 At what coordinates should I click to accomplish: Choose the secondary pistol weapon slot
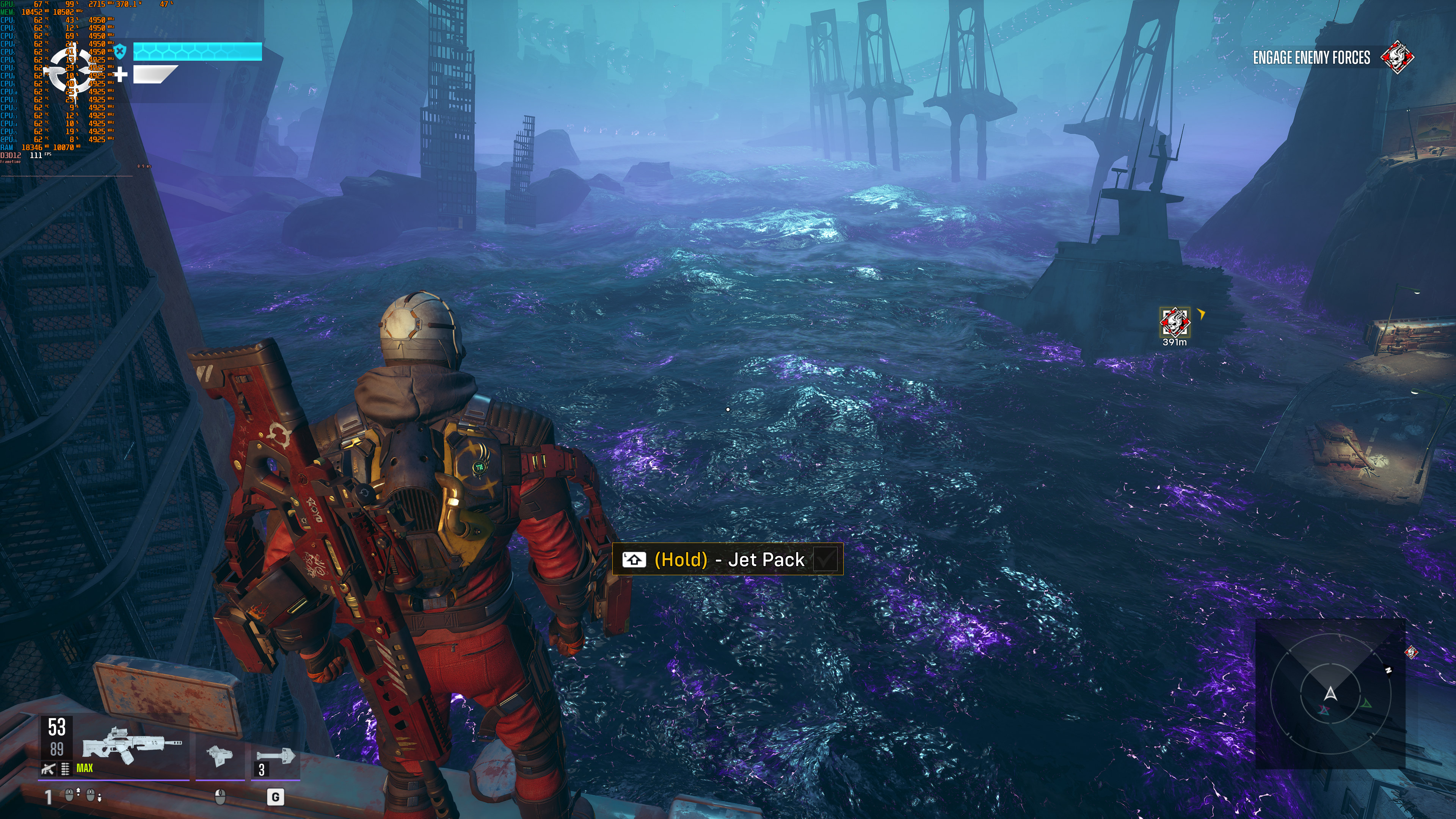(x=219, y=755)
